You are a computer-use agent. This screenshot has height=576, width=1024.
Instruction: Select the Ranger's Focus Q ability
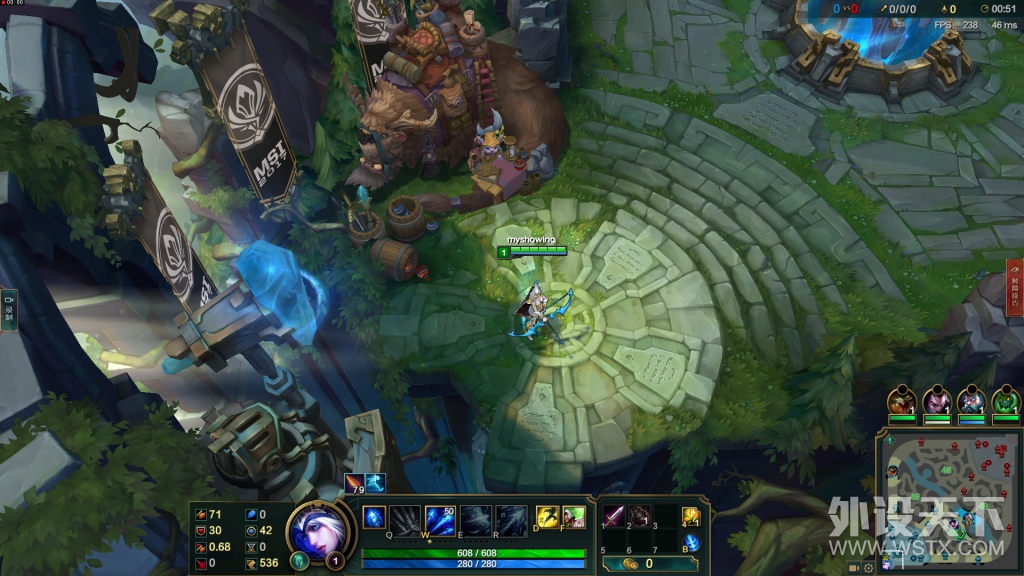(405, 519)
